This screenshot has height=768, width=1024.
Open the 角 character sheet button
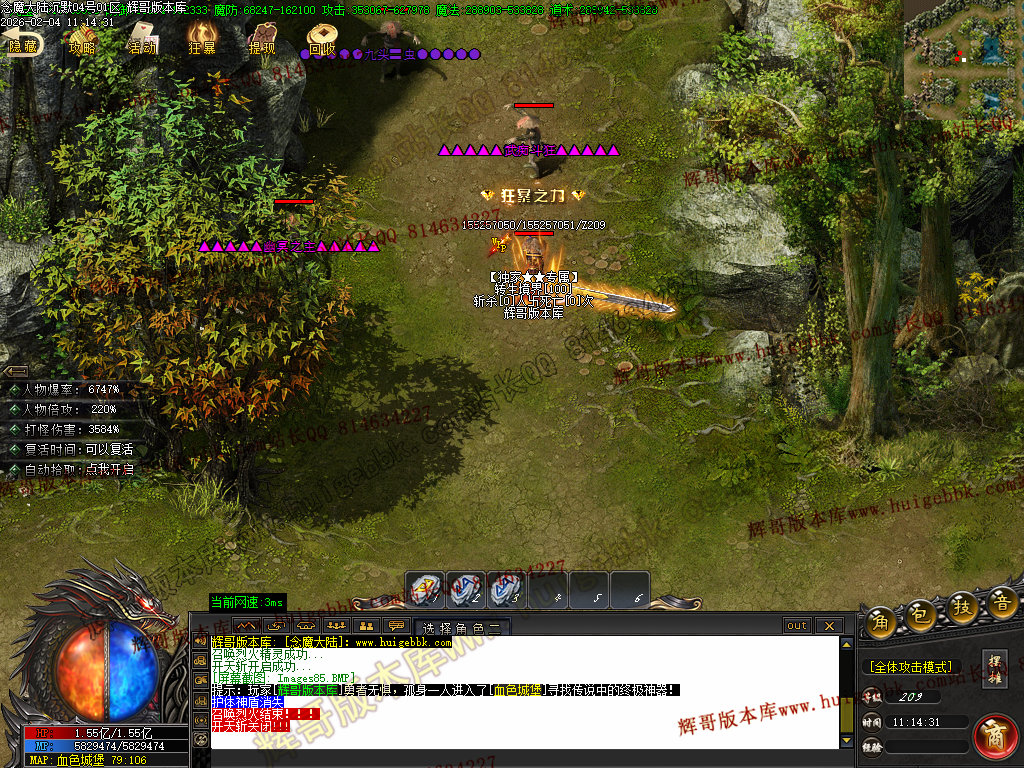point(881,619)
